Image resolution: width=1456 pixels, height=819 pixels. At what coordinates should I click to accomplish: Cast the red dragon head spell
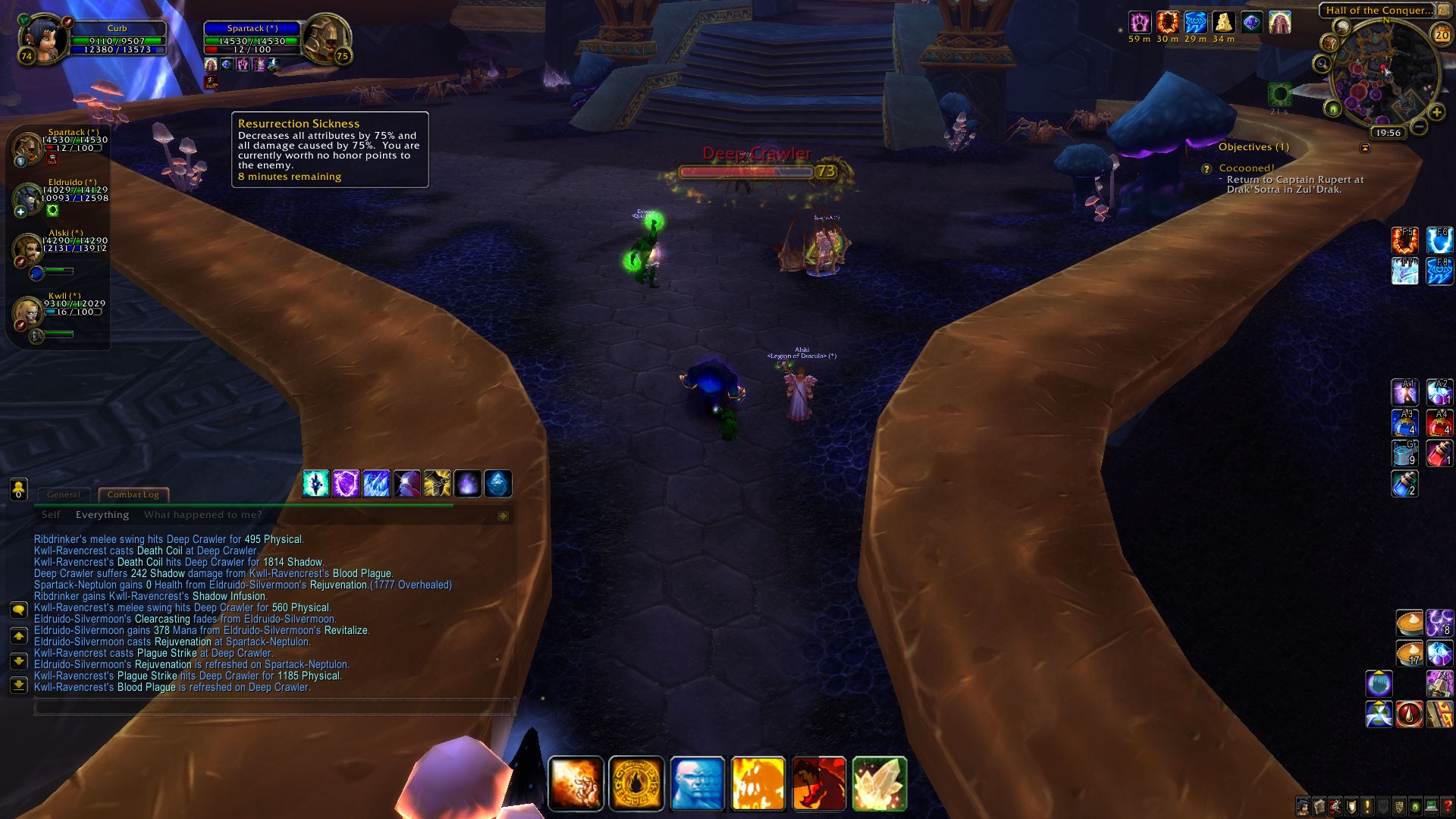coord(818,784)
